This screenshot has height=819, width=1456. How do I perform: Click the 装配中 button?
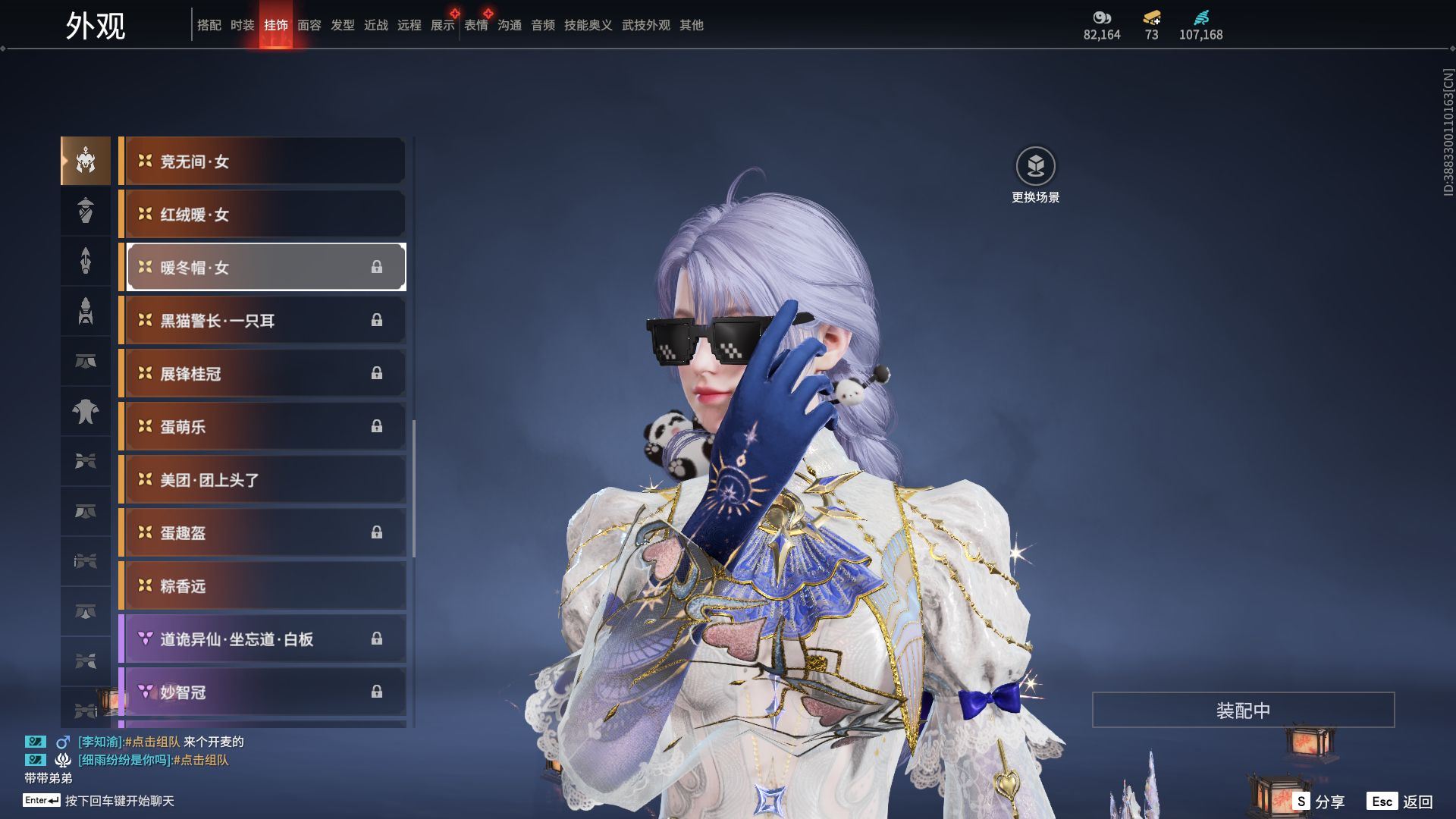coord(1243,710)
